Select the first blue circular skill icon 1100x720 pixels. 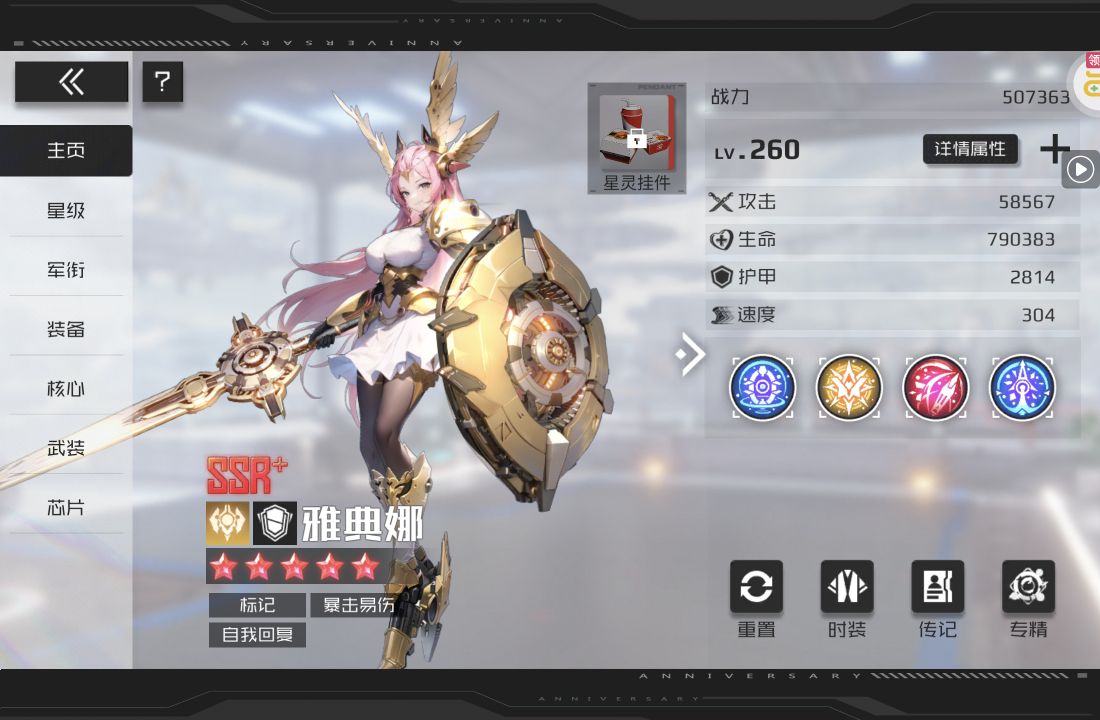pyautogui.click(x=763, y=387)
